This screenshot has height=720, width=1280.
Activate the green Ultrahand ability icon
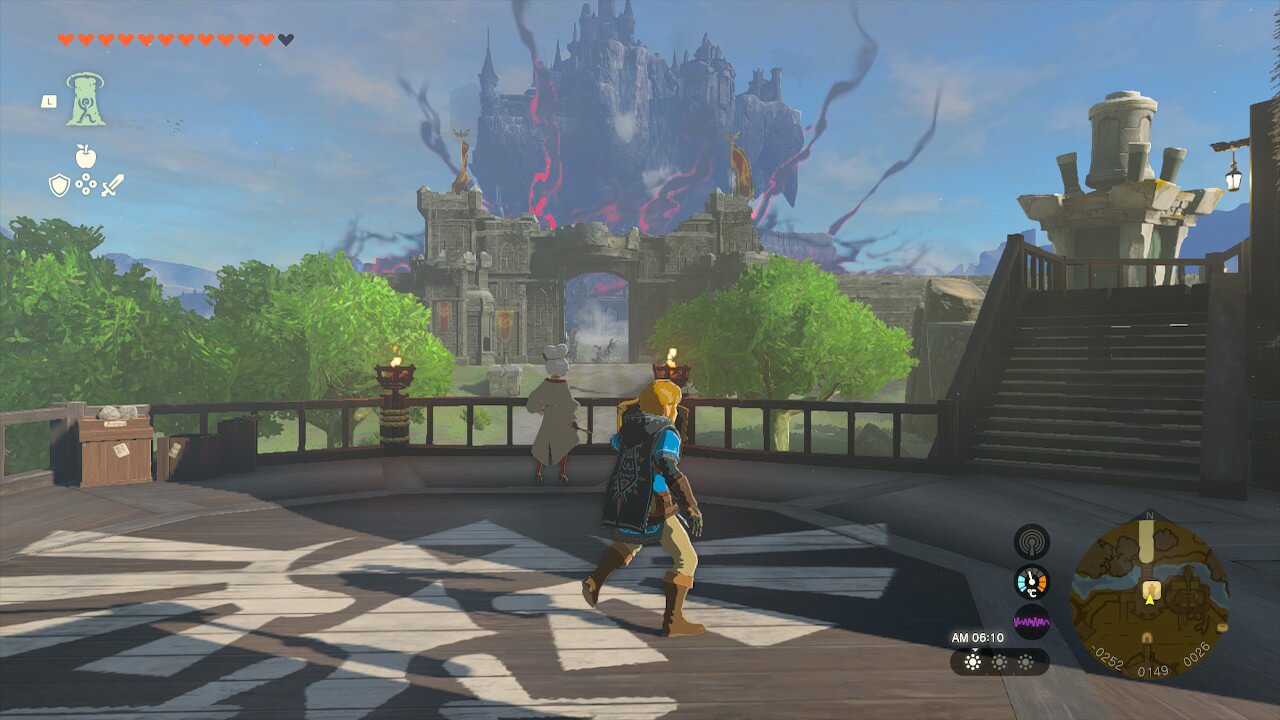[x=86, y=99]
